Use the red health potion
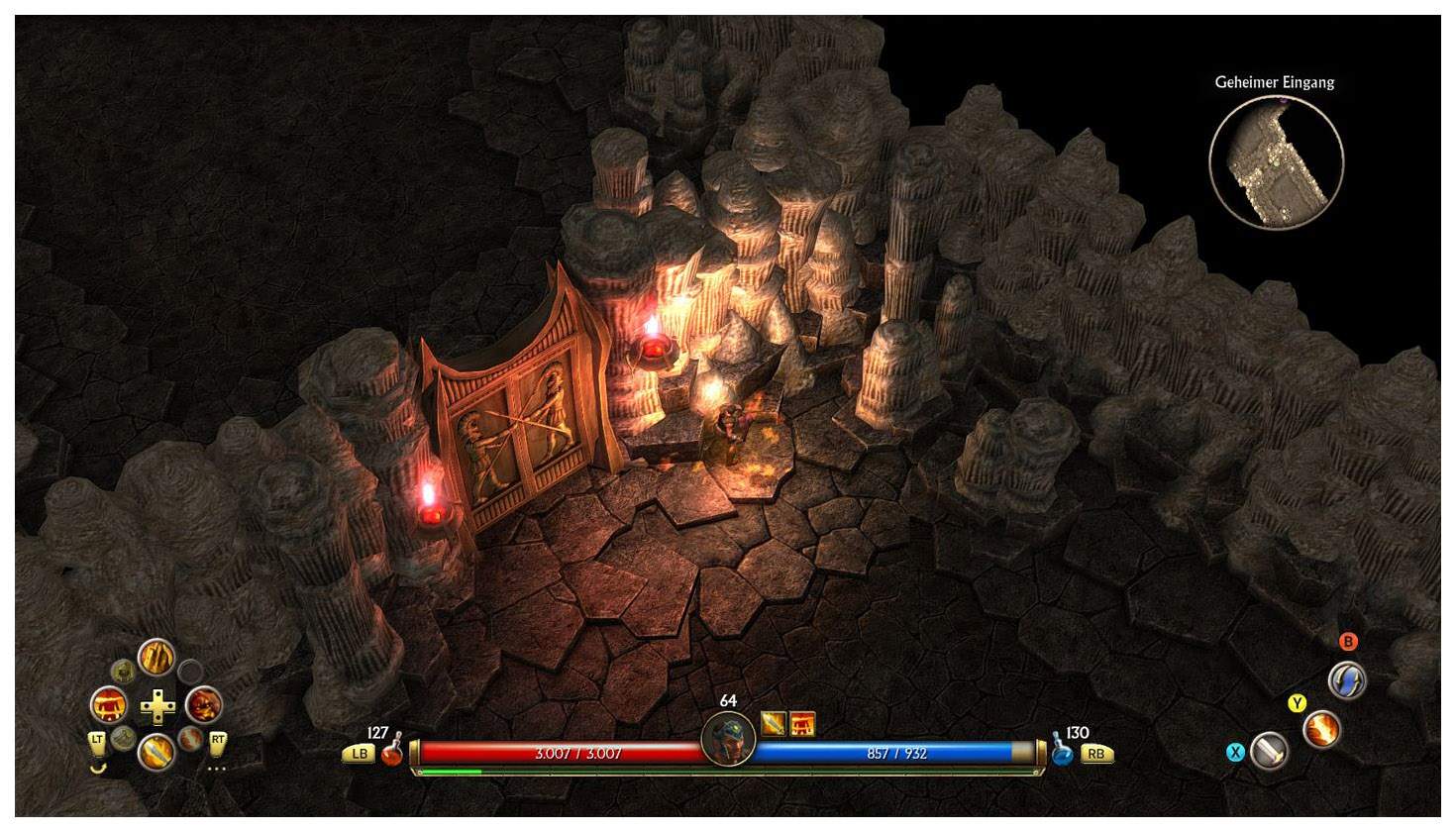The image size is (1456, 832). pyautogui.click(x=392, y=753)
